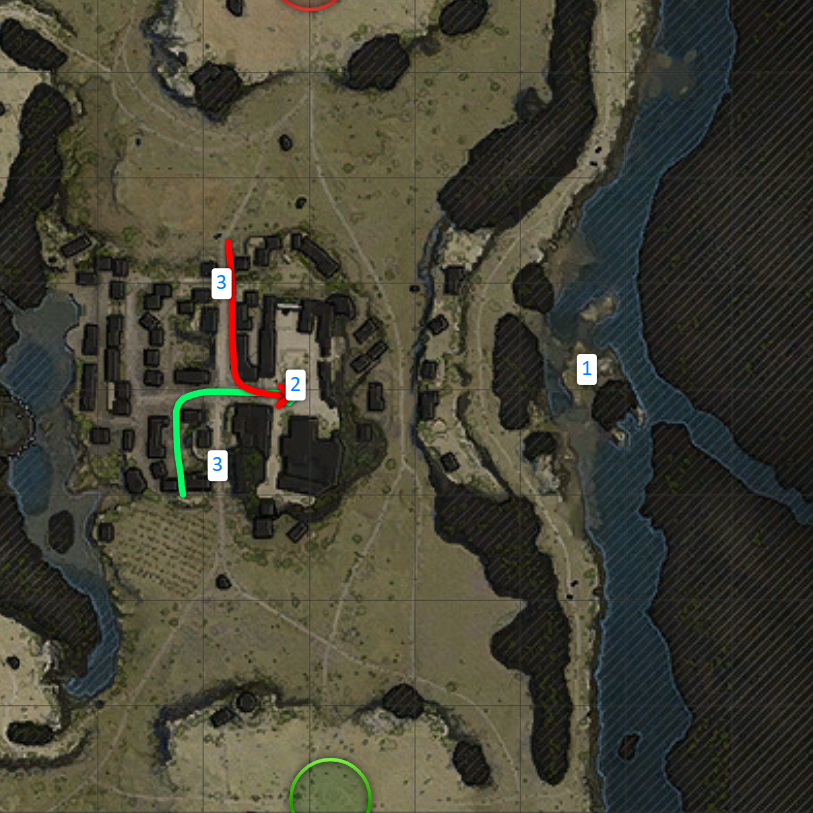Select the red base circle
The image size is (813, 813).
(310, 3)
